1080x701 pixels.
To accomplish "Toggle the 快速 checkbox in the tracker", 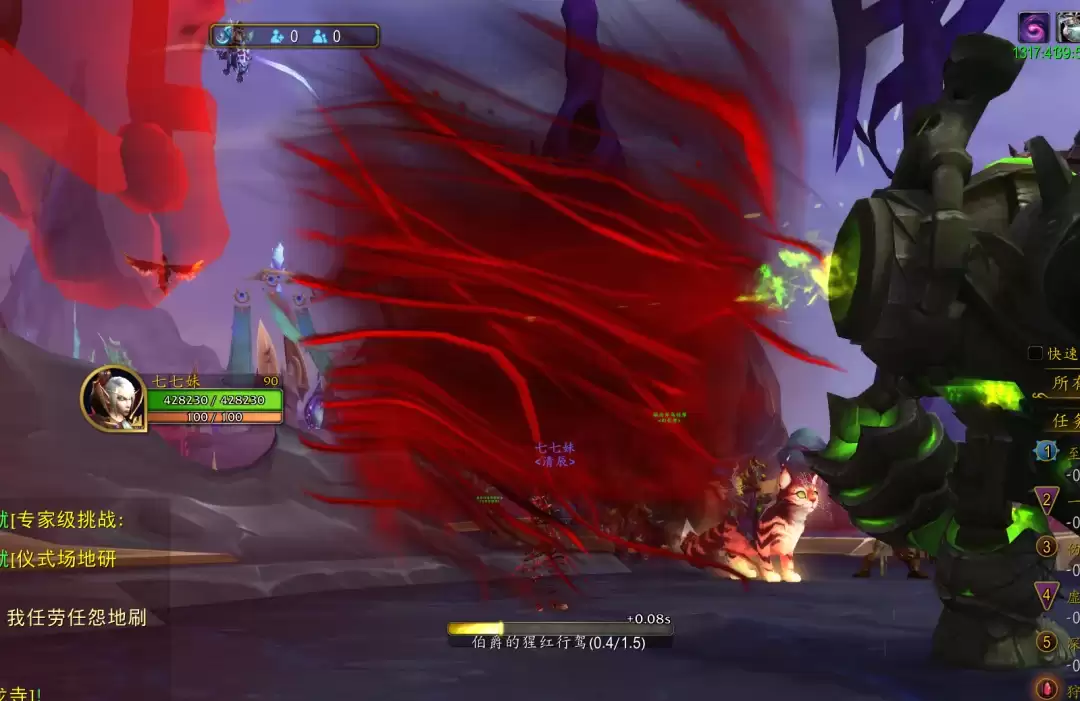I will pos(1036,353).
